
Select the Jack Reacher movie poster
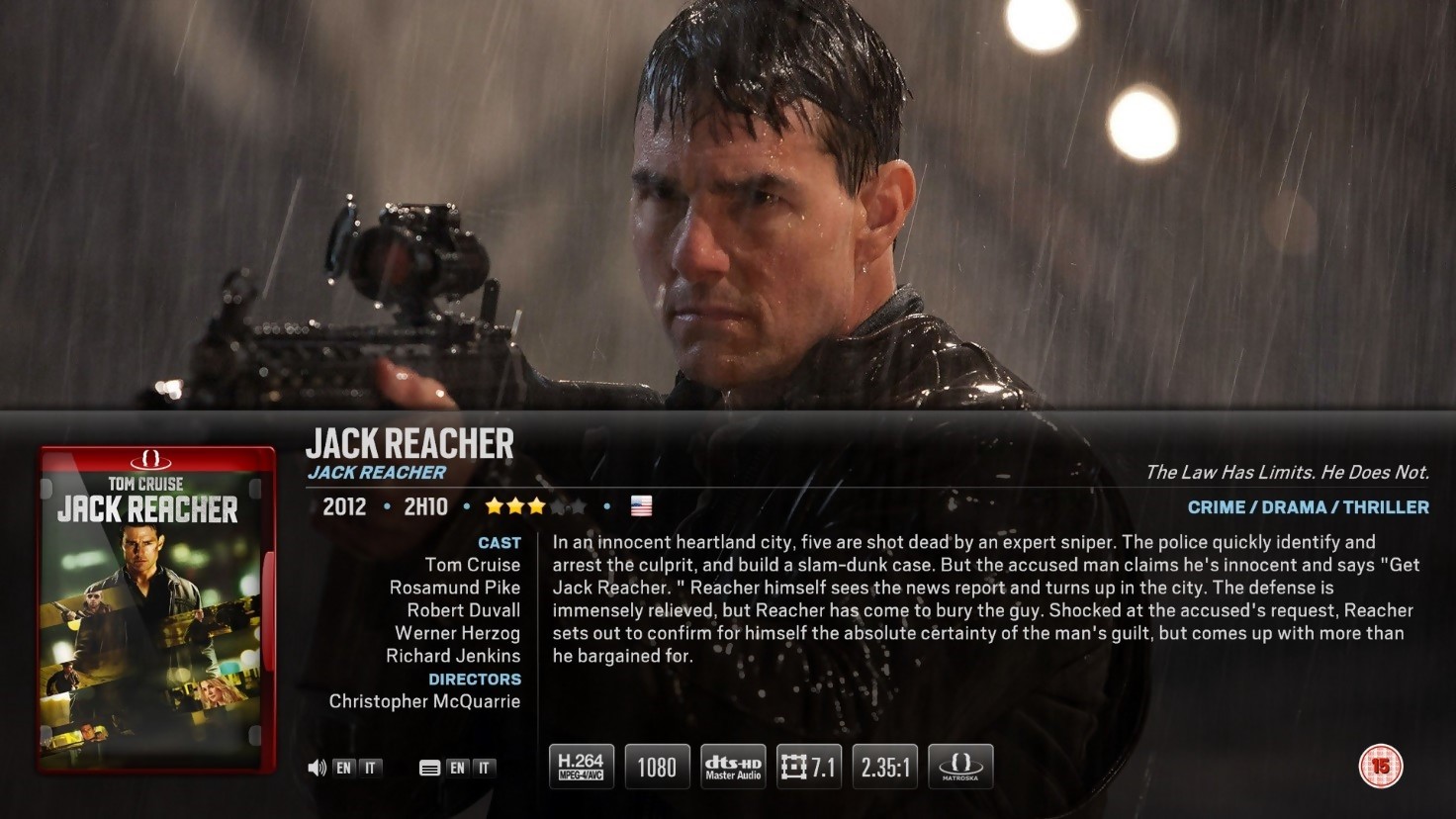156,608
